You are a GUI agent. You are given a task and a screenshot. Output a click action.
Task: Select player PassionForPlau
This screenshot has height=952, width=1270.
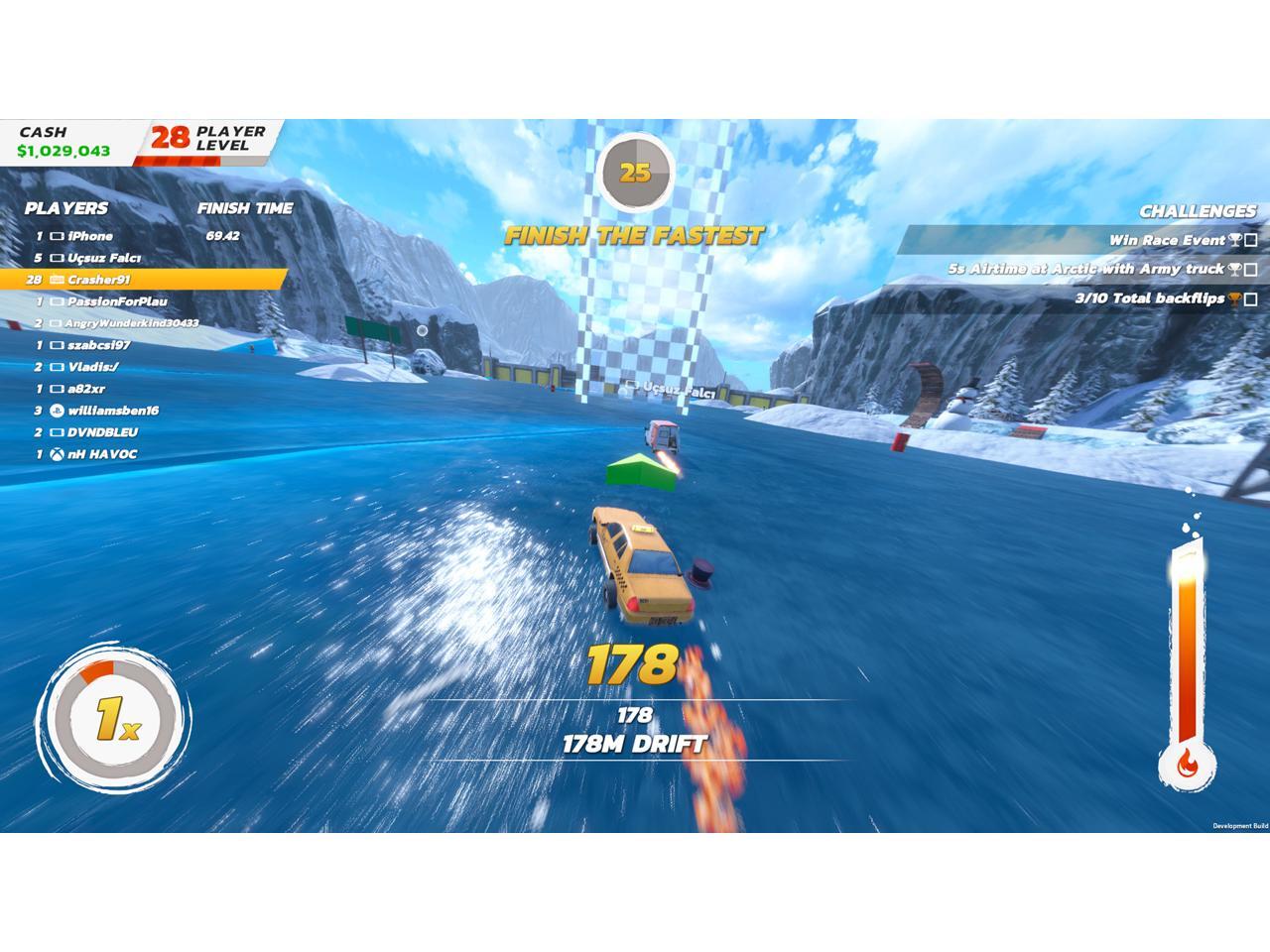tap(117, 301)
